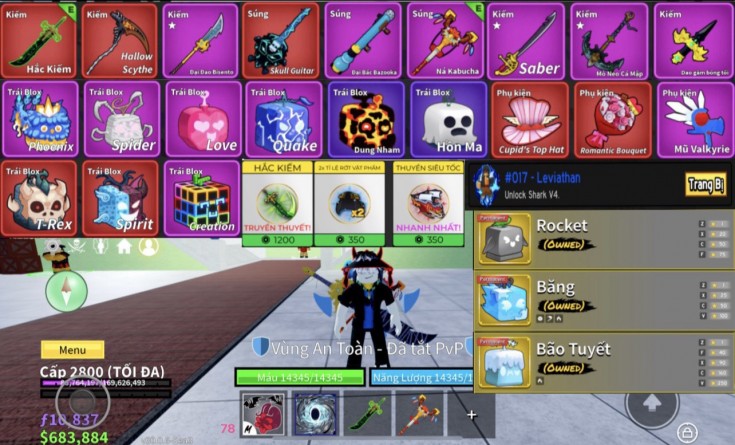Select the Romantic Bouquet accessory
The height and width of the screenshot is (445, 735).
tap(610, 119)
